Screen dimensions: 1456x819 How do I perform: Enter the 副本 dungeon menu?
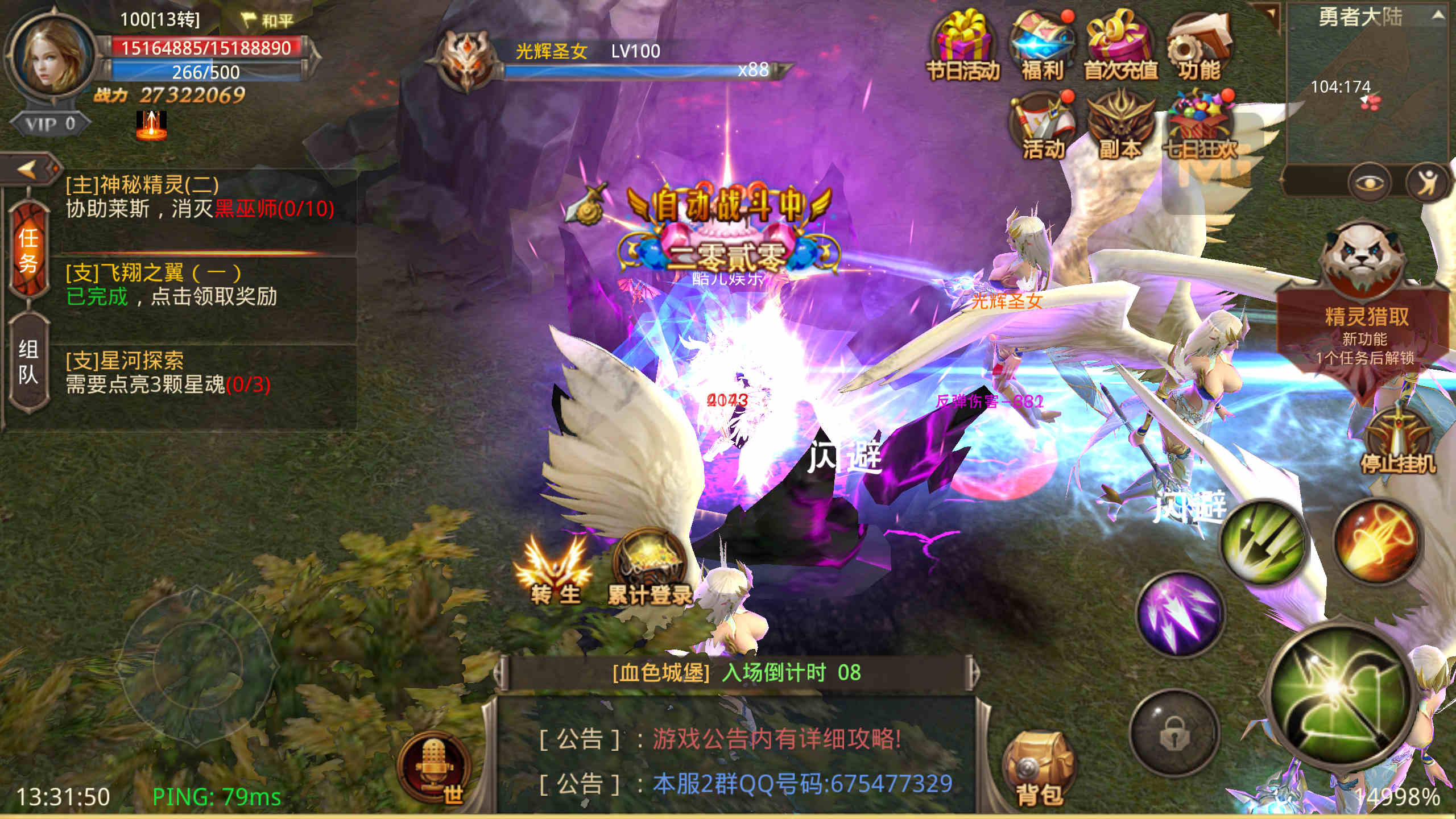[1120, 126]
